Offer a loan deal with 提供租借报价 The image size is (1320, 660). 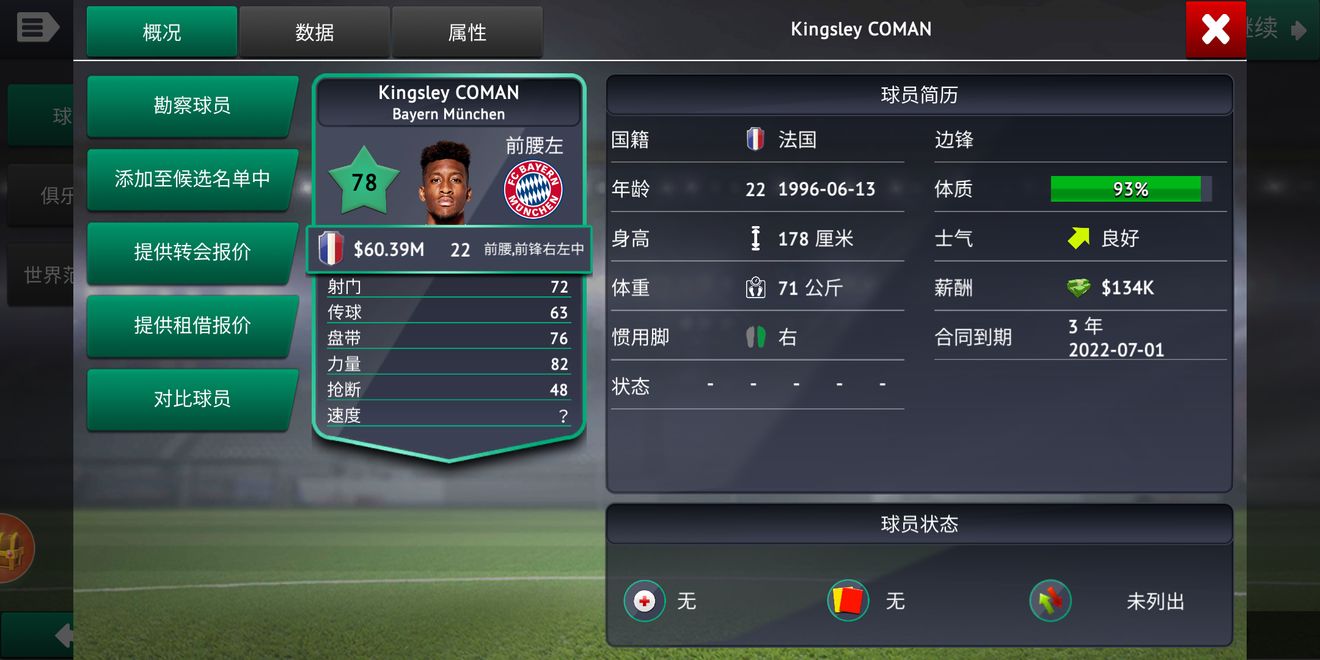(192, 325)
